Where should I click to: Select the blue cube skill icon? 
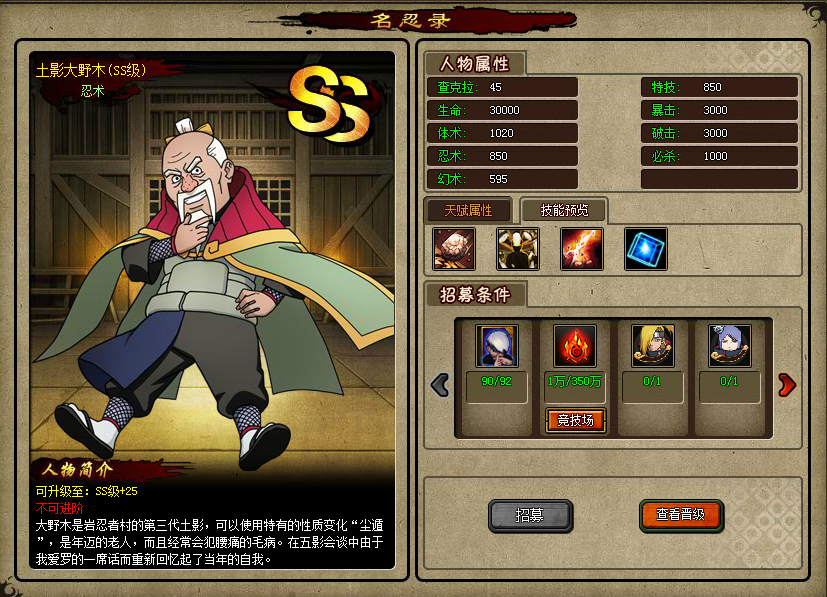(x=645, y=249)
